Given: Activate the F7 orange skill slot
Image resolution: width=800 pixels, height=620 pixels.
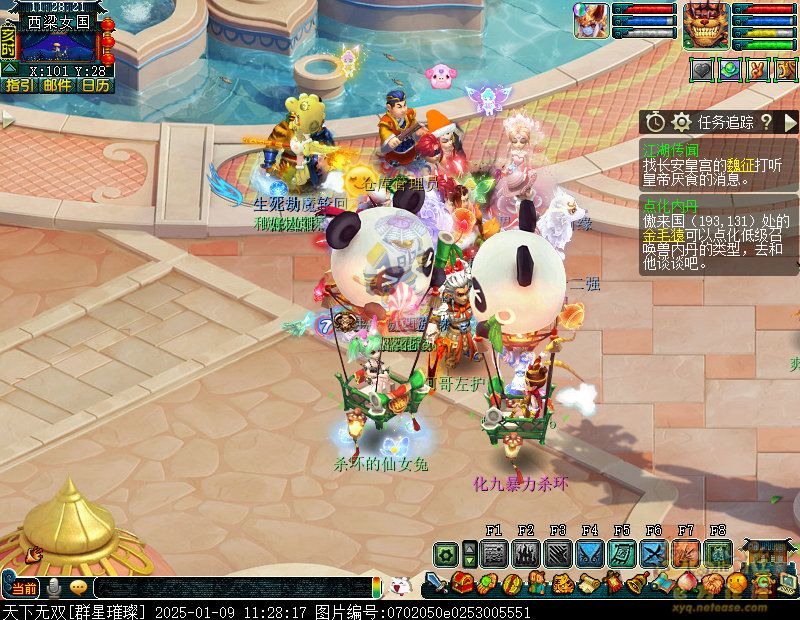Looking at the screenshot, I should [x=686, y=553].
